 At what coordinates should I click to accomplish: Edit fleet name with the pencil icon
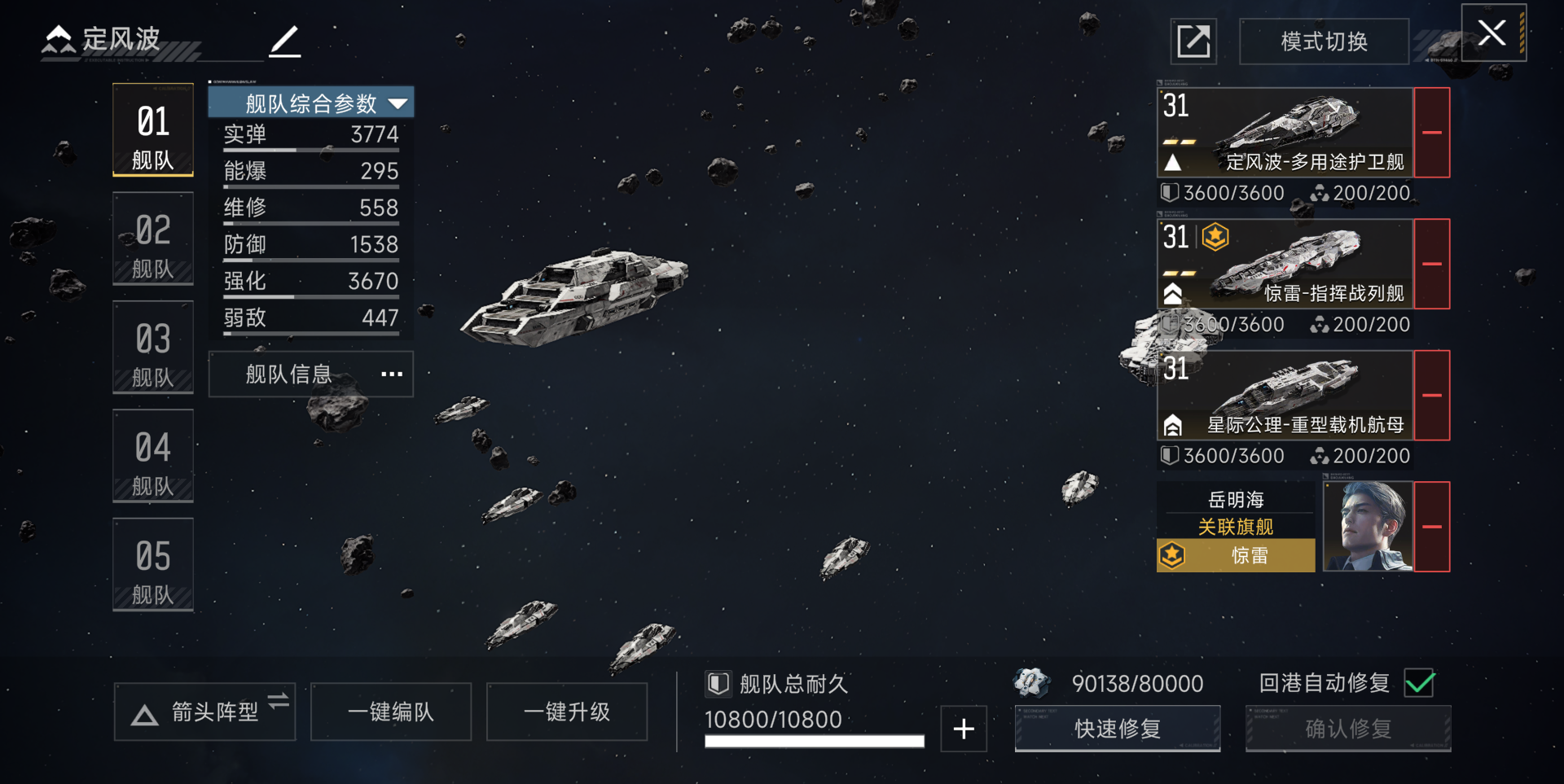[x=285, y=41]
